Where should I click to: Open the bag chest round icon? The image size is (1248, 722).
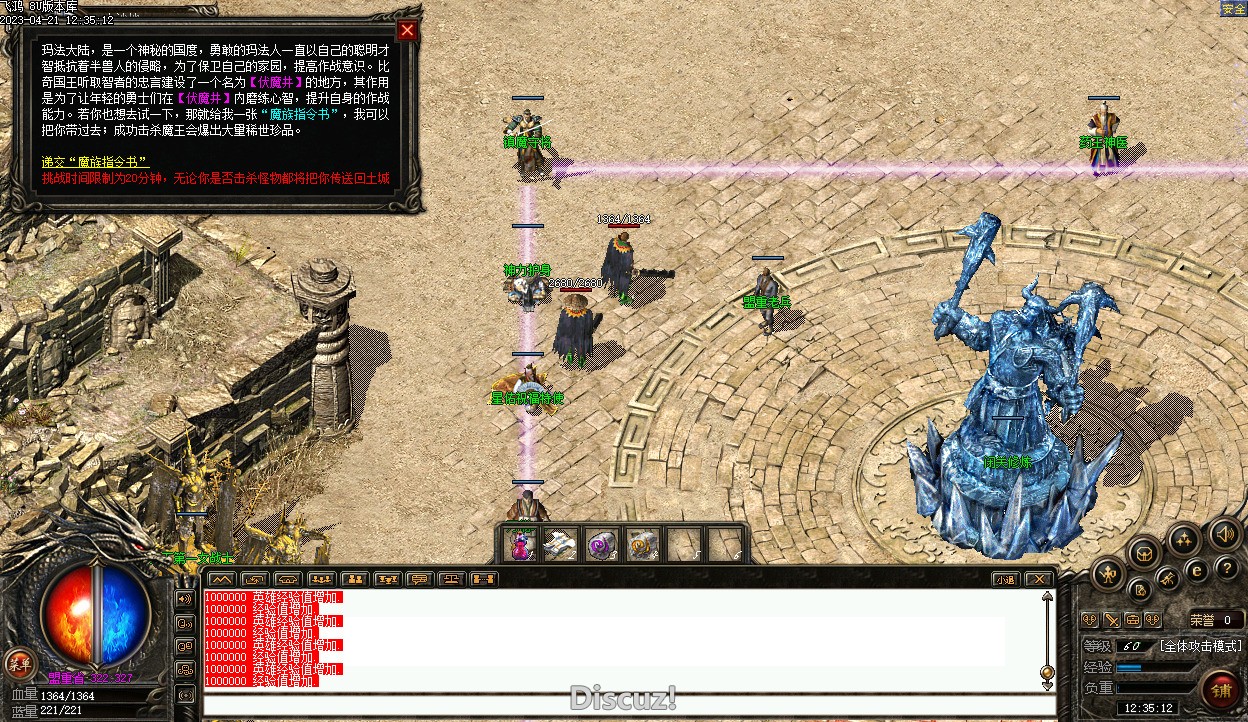[x=1145, y=552]
